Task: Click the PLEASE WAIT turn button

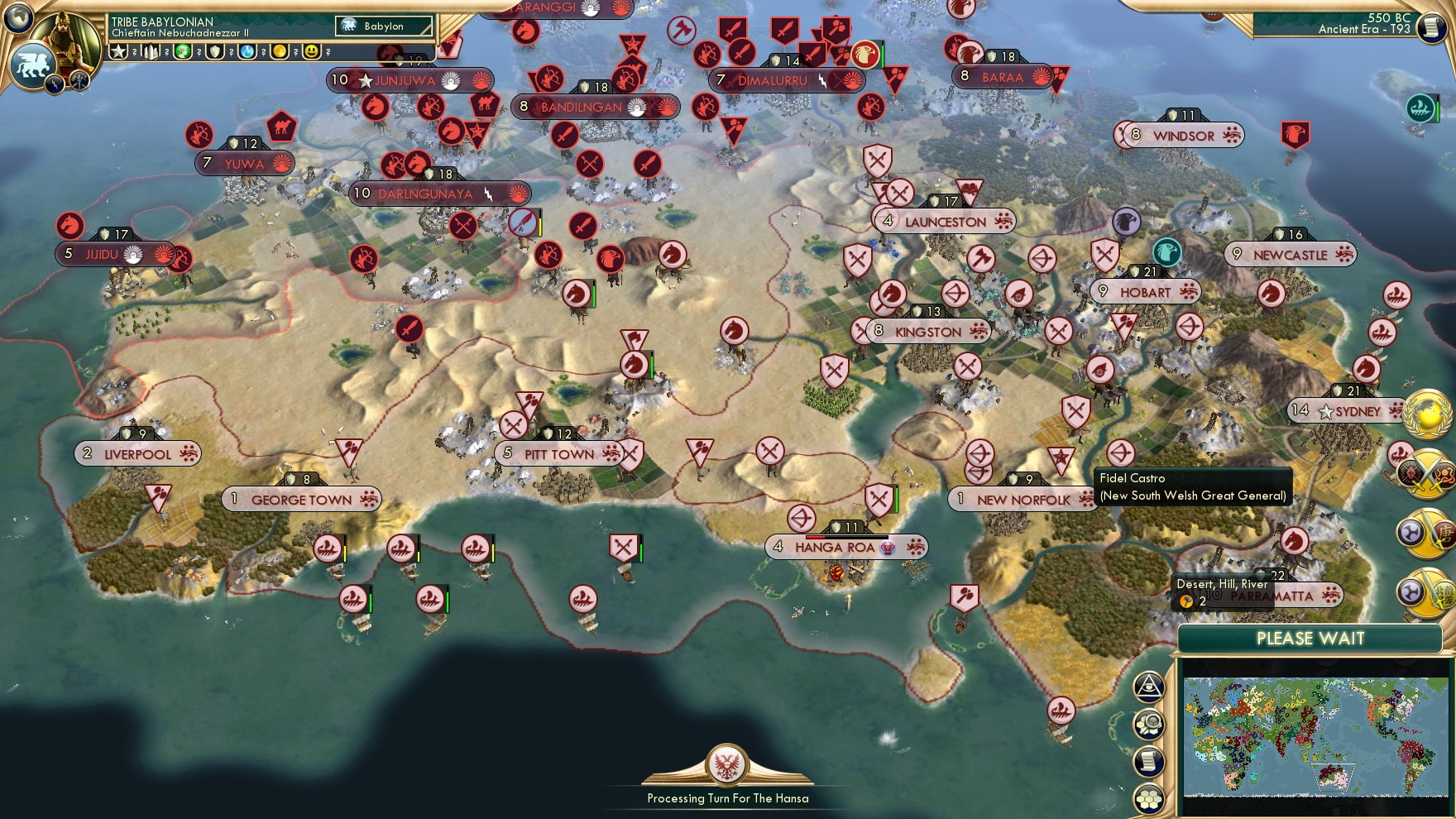Action: coord(1310,639)
